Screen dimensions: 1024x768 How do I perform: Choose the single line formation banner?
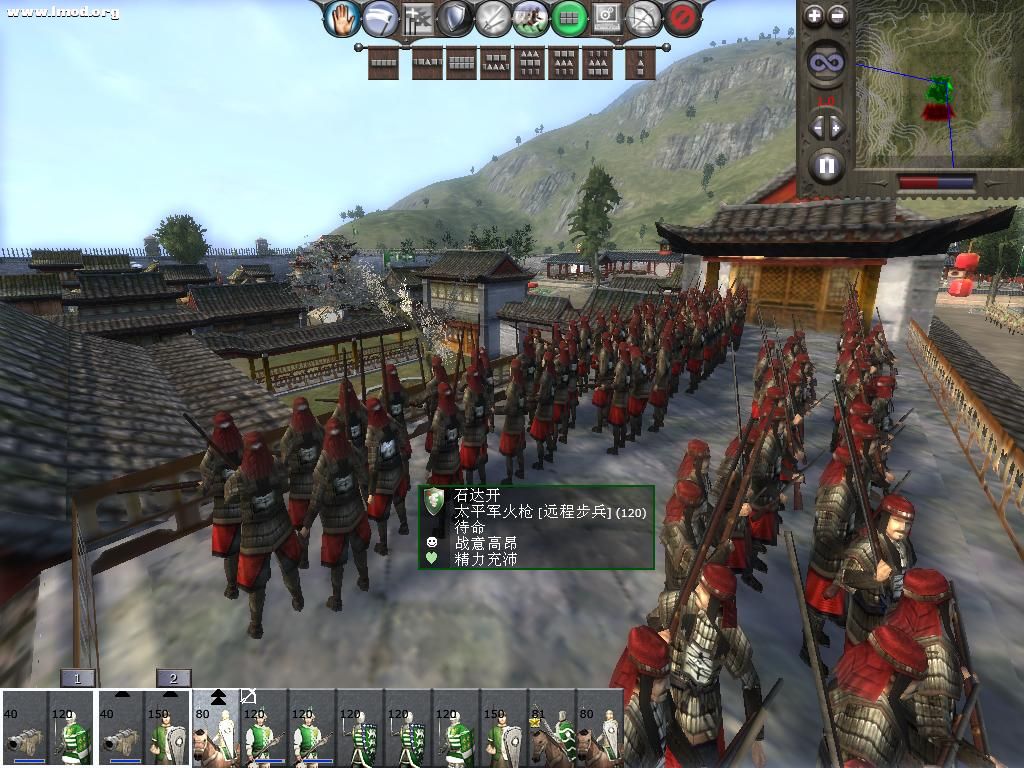[384, 63]
